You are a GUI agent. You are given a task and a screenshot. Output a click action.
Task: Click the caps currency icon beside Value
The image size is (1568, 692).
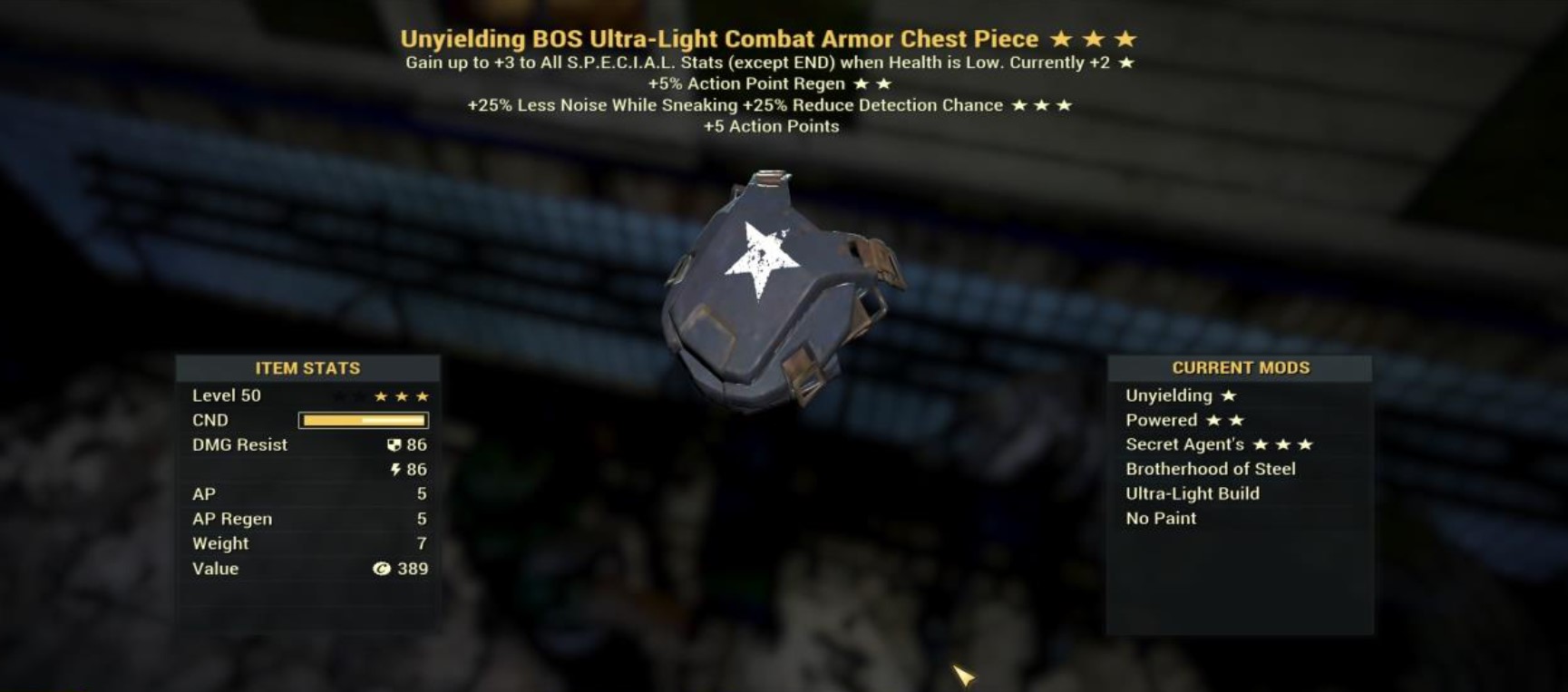click(384, 569)
